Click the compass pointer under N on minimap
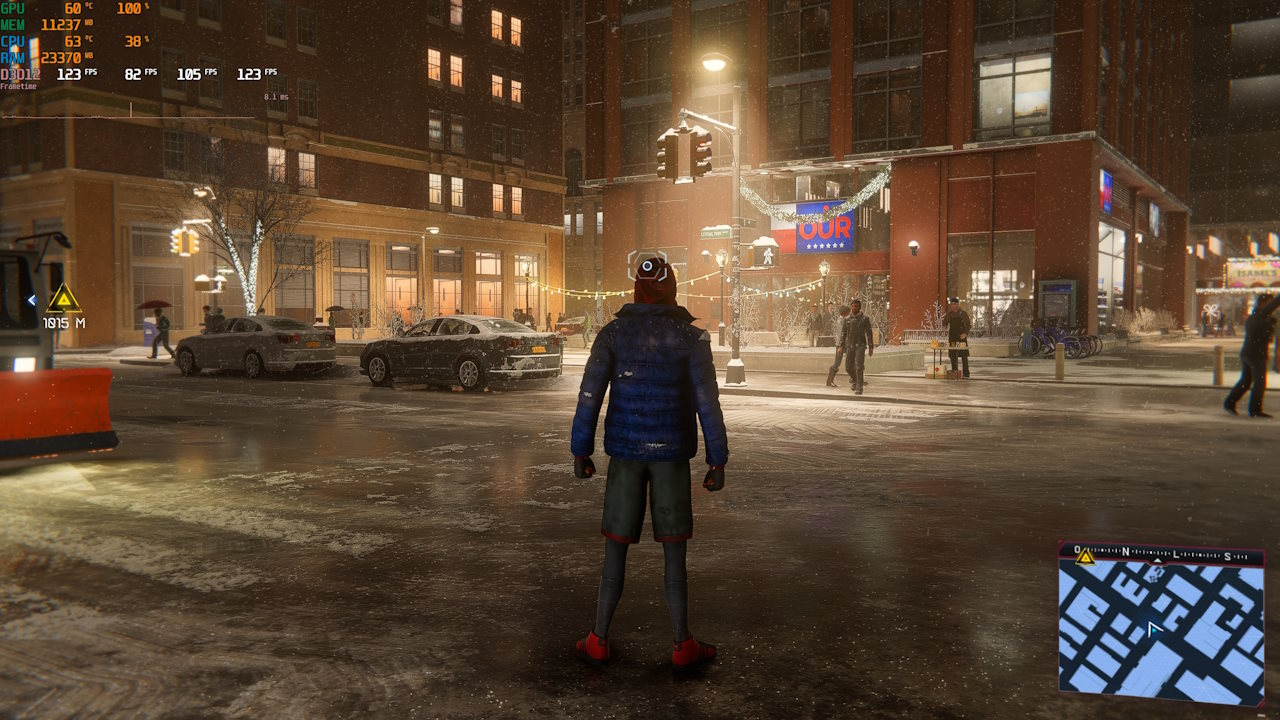The width and height of the screenshot is (1280, 720). 1157,560
